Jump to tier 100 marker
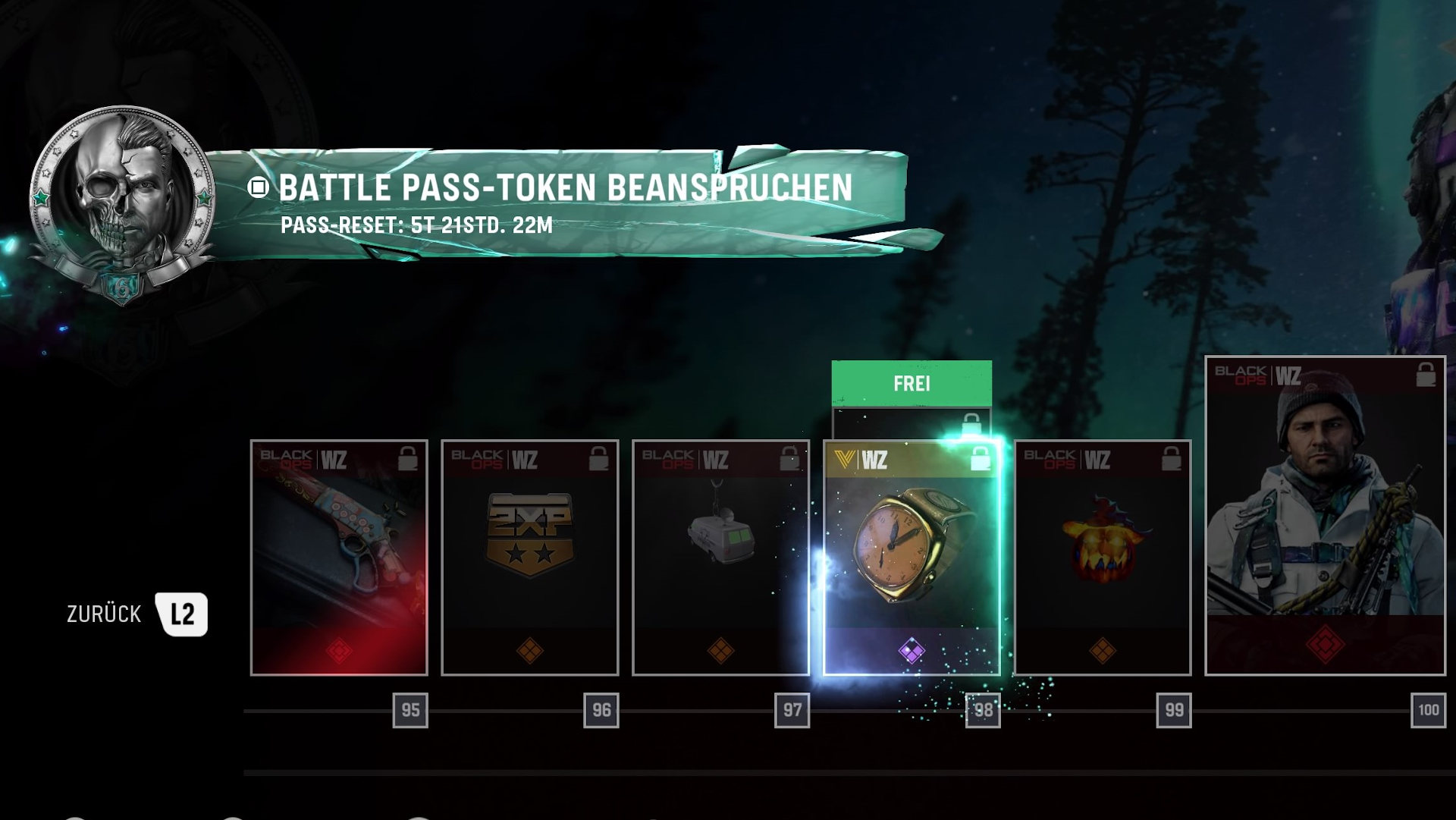This screenshot has width=1456, height=820. tap(1428, 711)
